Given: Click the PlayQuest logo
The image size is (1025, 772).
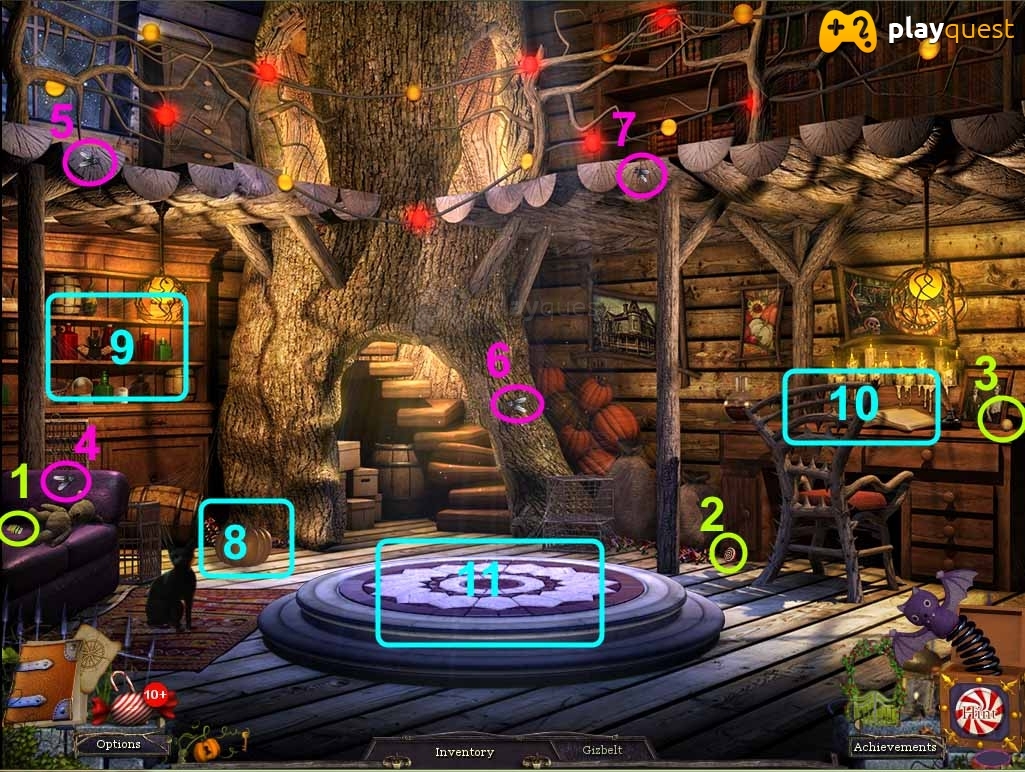Looking at the screenshot, I should [x=916, y=32].
